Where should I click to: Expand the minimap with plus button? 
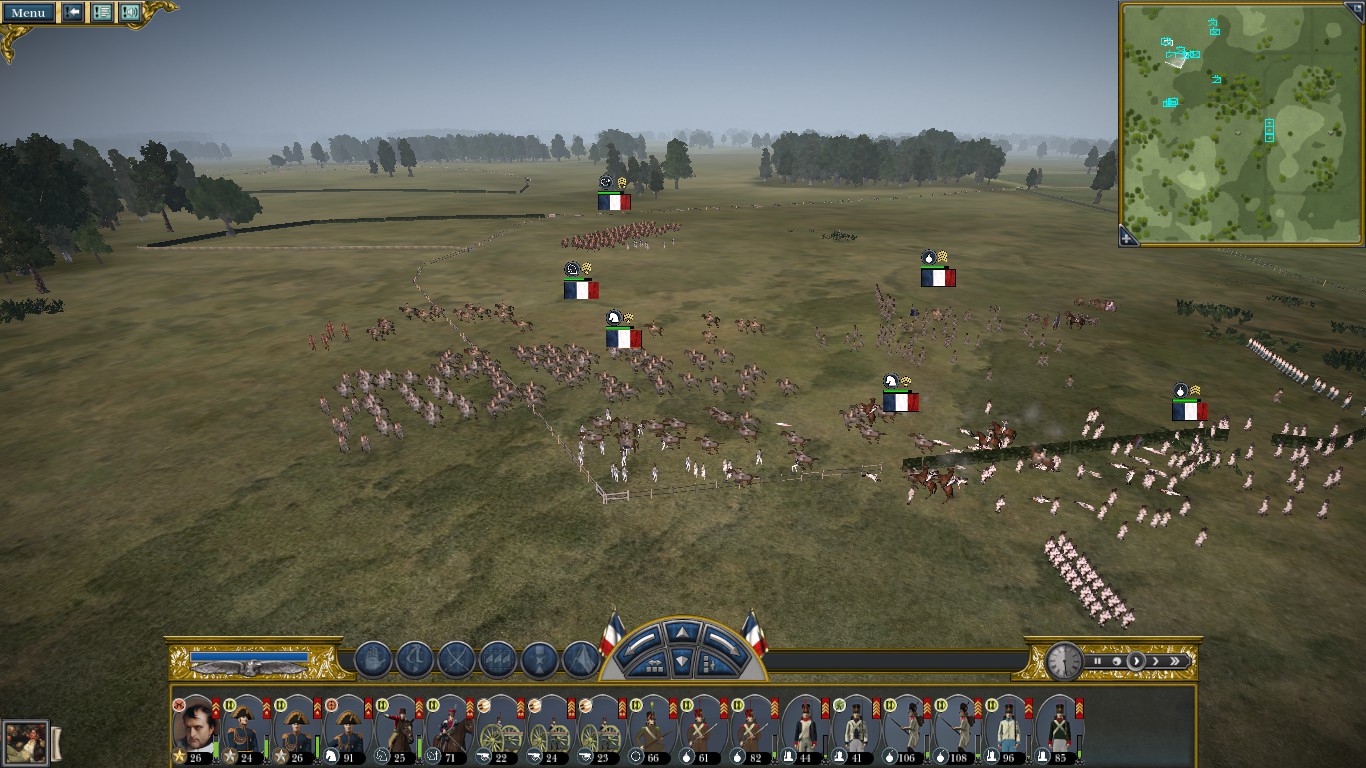[1128, 238]
